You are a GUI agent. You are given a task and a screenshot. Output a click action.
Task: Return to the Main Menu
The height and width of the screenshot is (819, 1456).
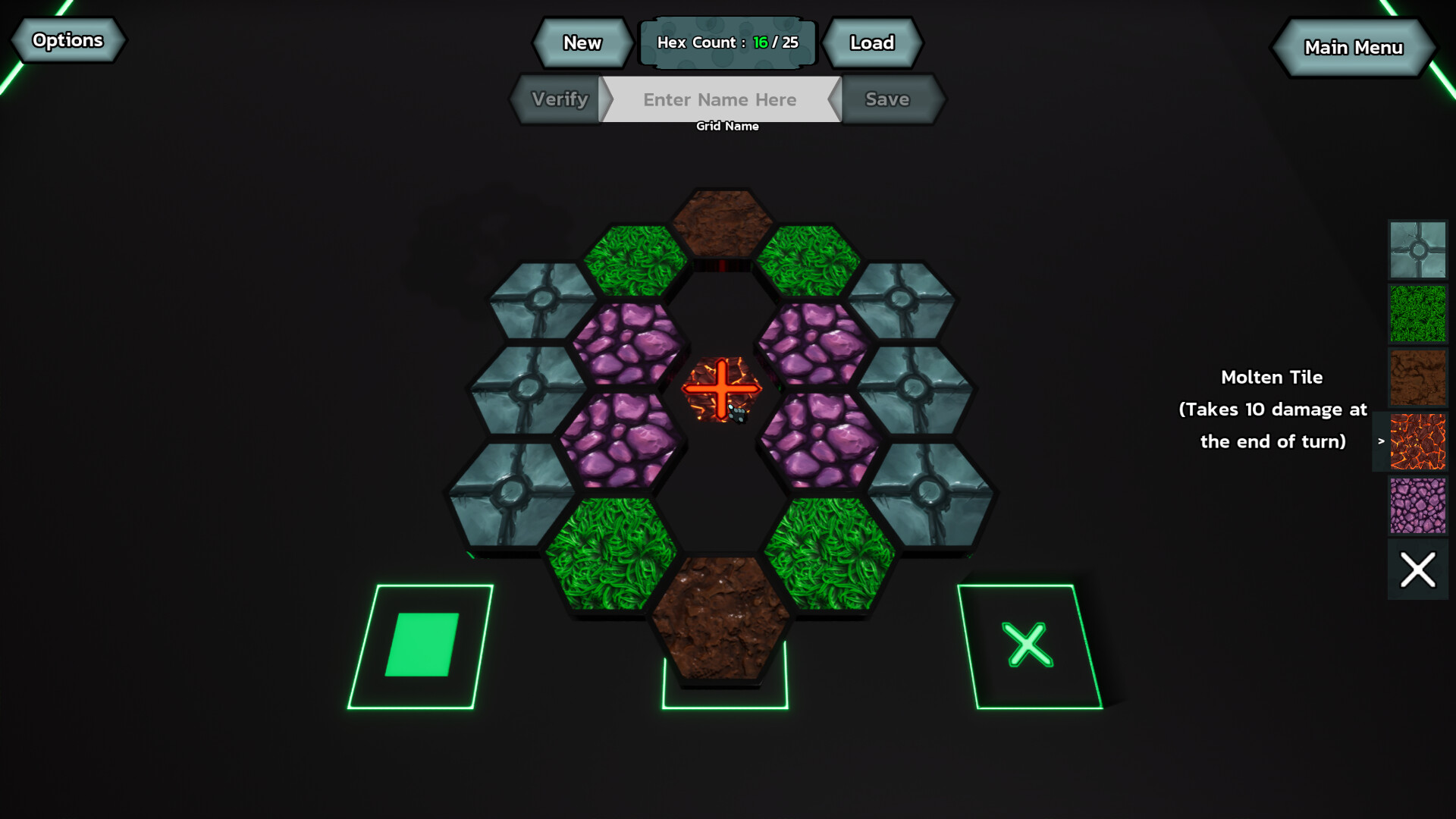(x=1354, y=47)
